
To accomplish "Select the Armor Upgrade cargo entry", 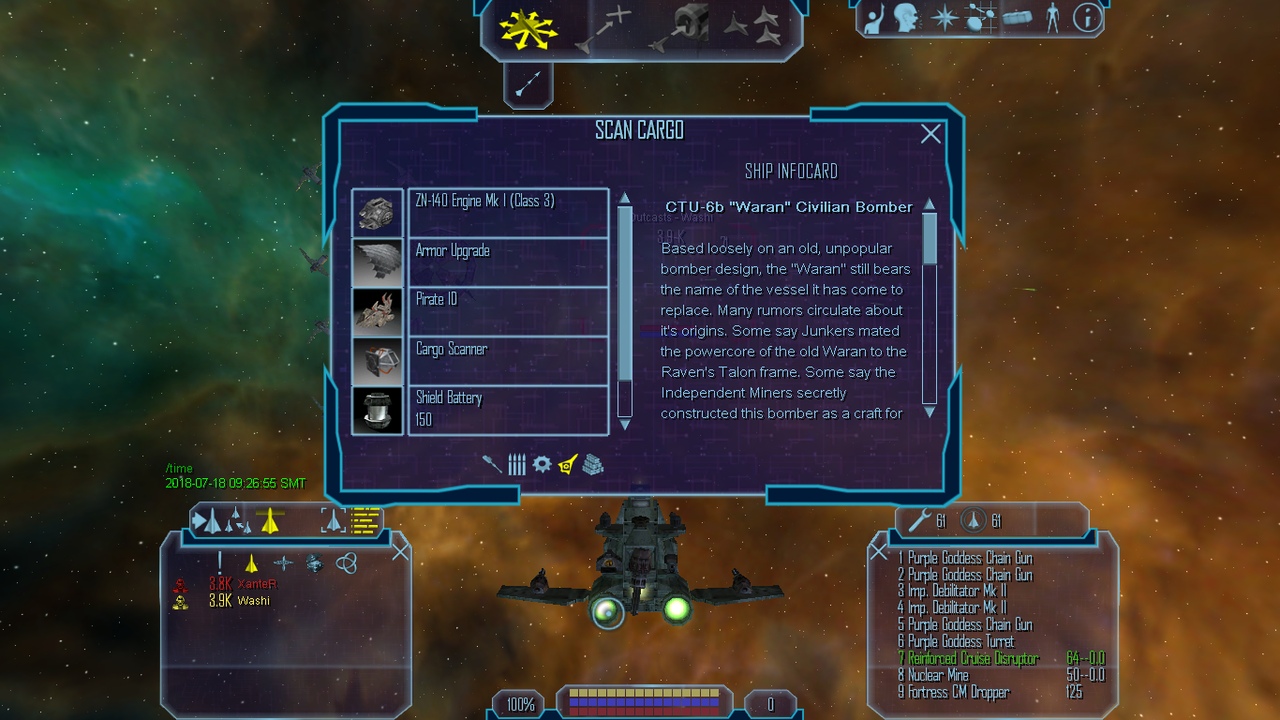I will [508, 261].
